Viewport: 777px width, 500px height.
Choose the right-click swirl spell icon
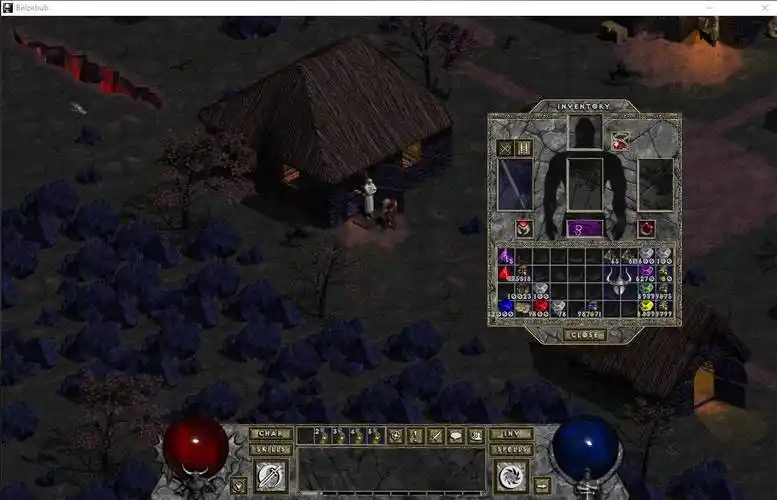click(511, 476)
